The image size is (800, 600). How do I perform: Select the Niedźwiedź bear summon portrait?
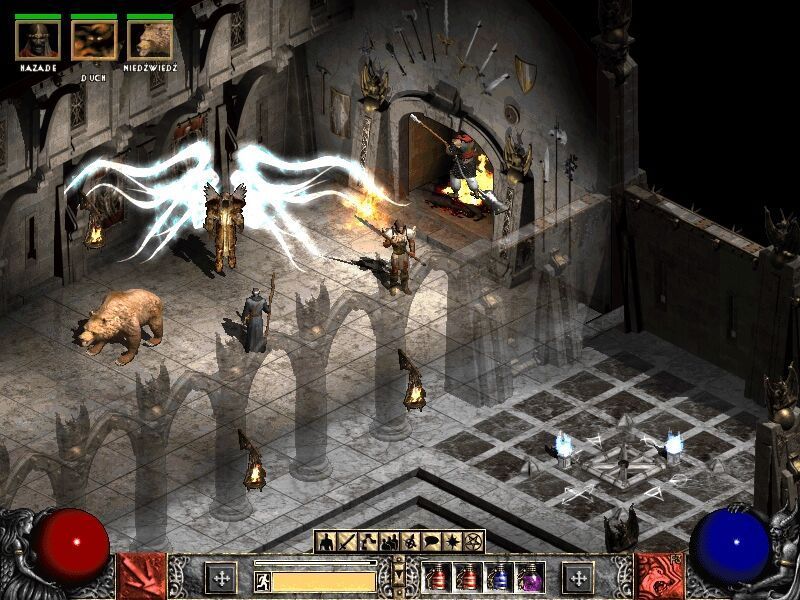click(150, 39)
